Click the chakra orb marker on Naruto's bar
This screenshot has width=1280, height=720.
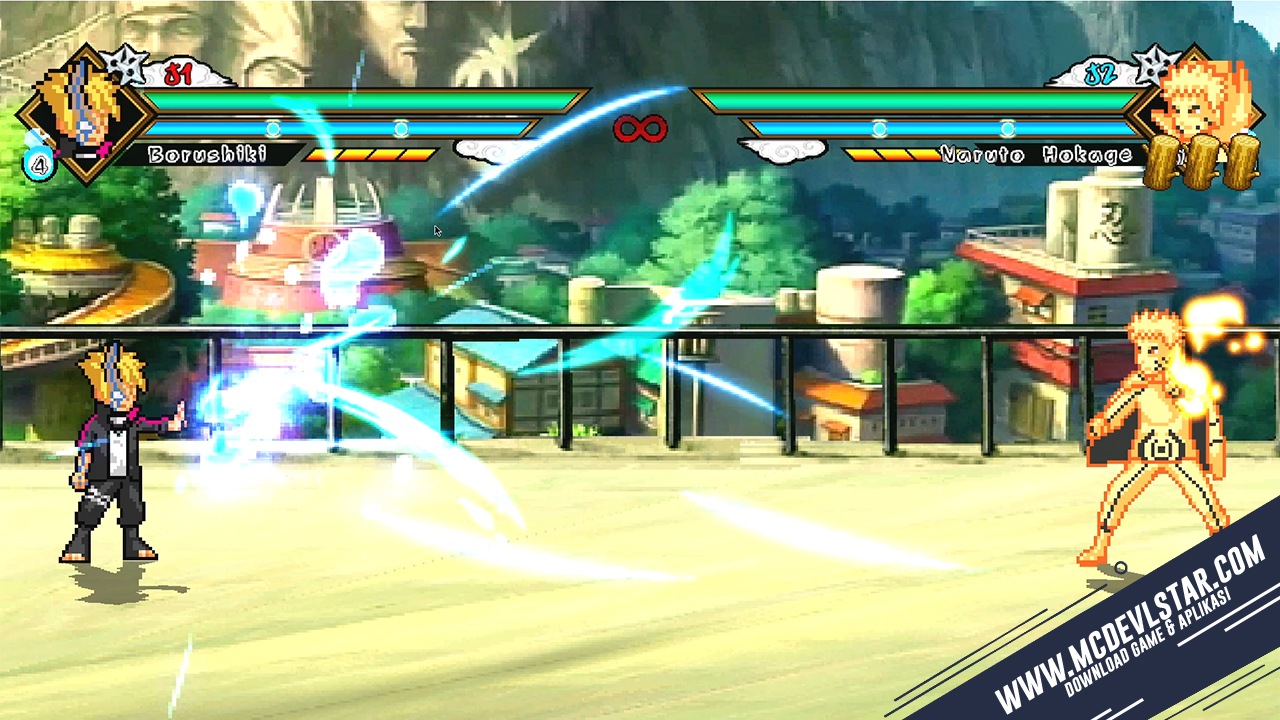(x=879, y=128)
